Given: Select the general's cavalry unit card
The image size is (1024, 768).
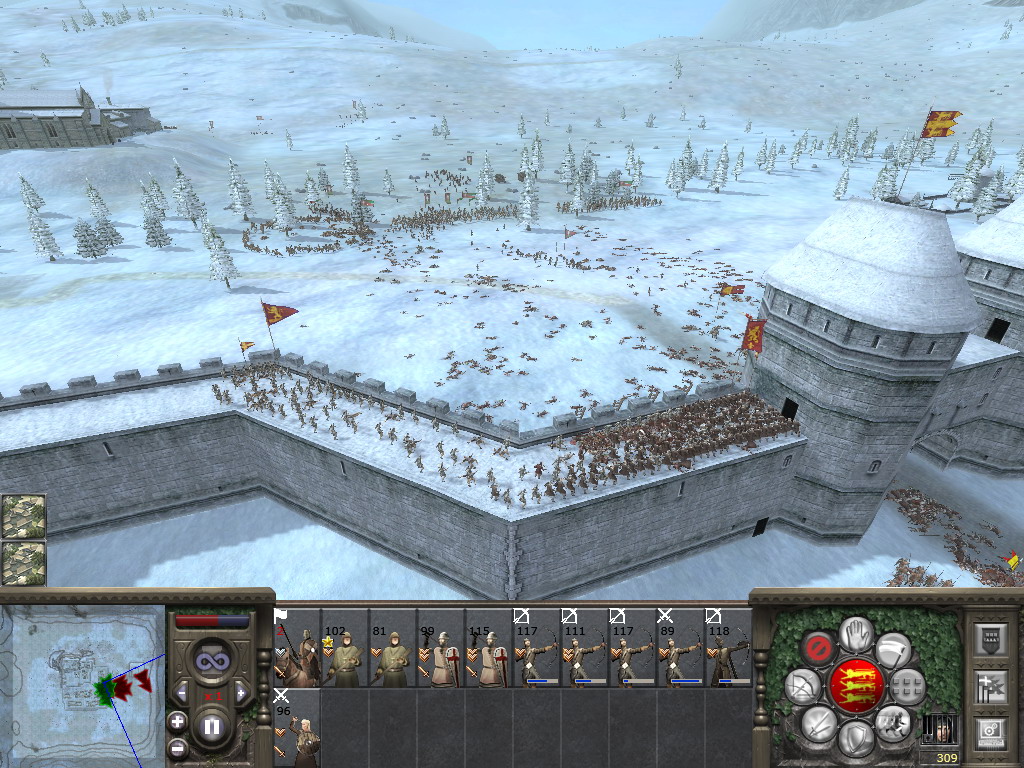Looking at the screenshot, I should tap(298, 648).
